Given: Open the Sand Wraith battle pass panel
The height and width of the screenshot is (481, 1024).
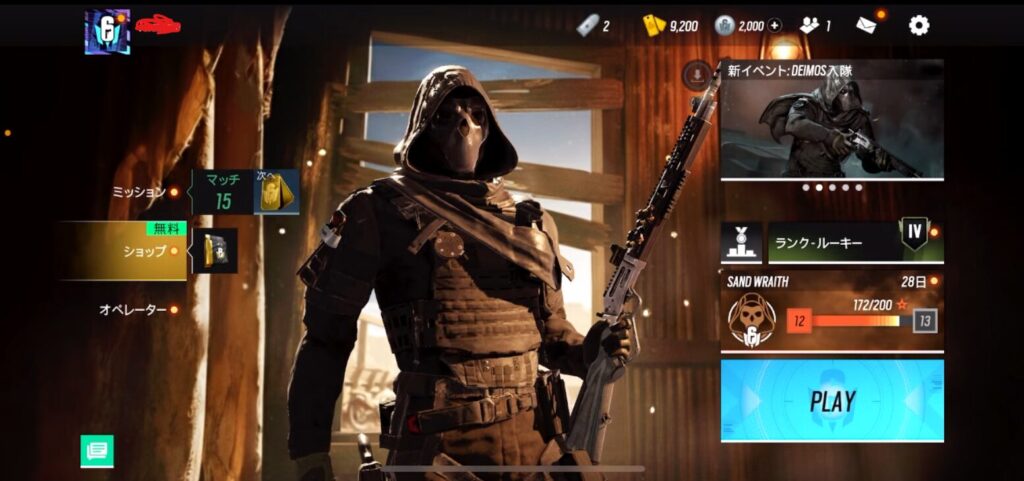Looking at the screenshot, I should click(832, 312).
